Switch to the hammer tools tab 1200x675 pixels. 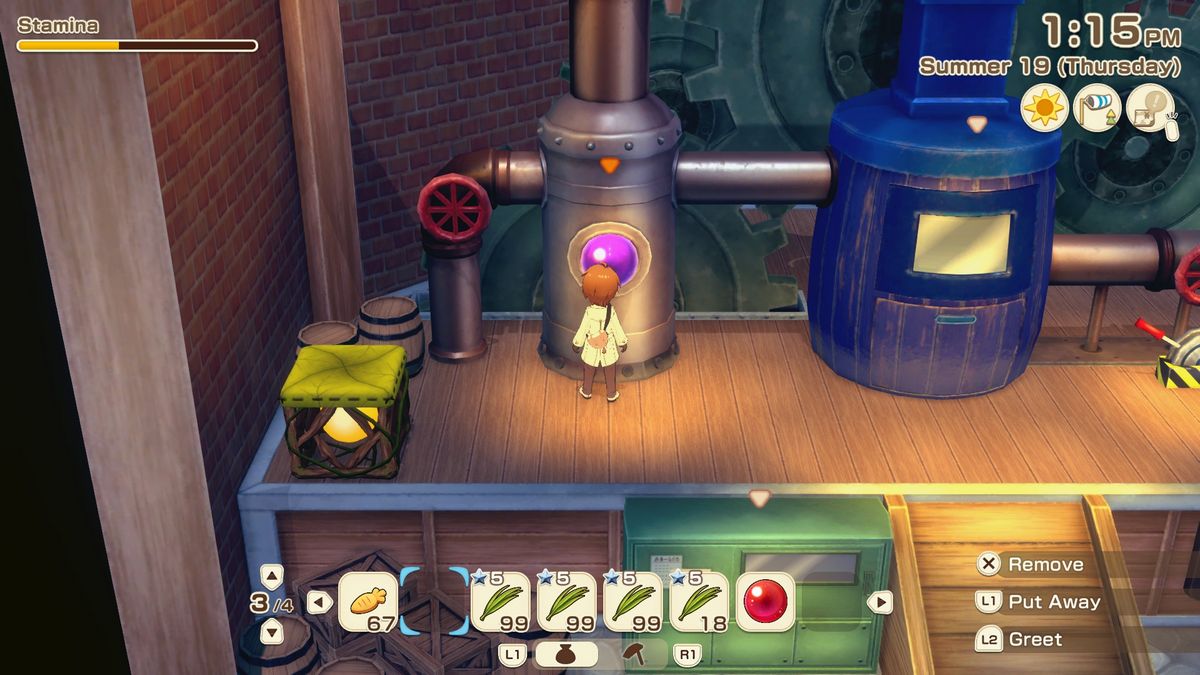(634, 655)
